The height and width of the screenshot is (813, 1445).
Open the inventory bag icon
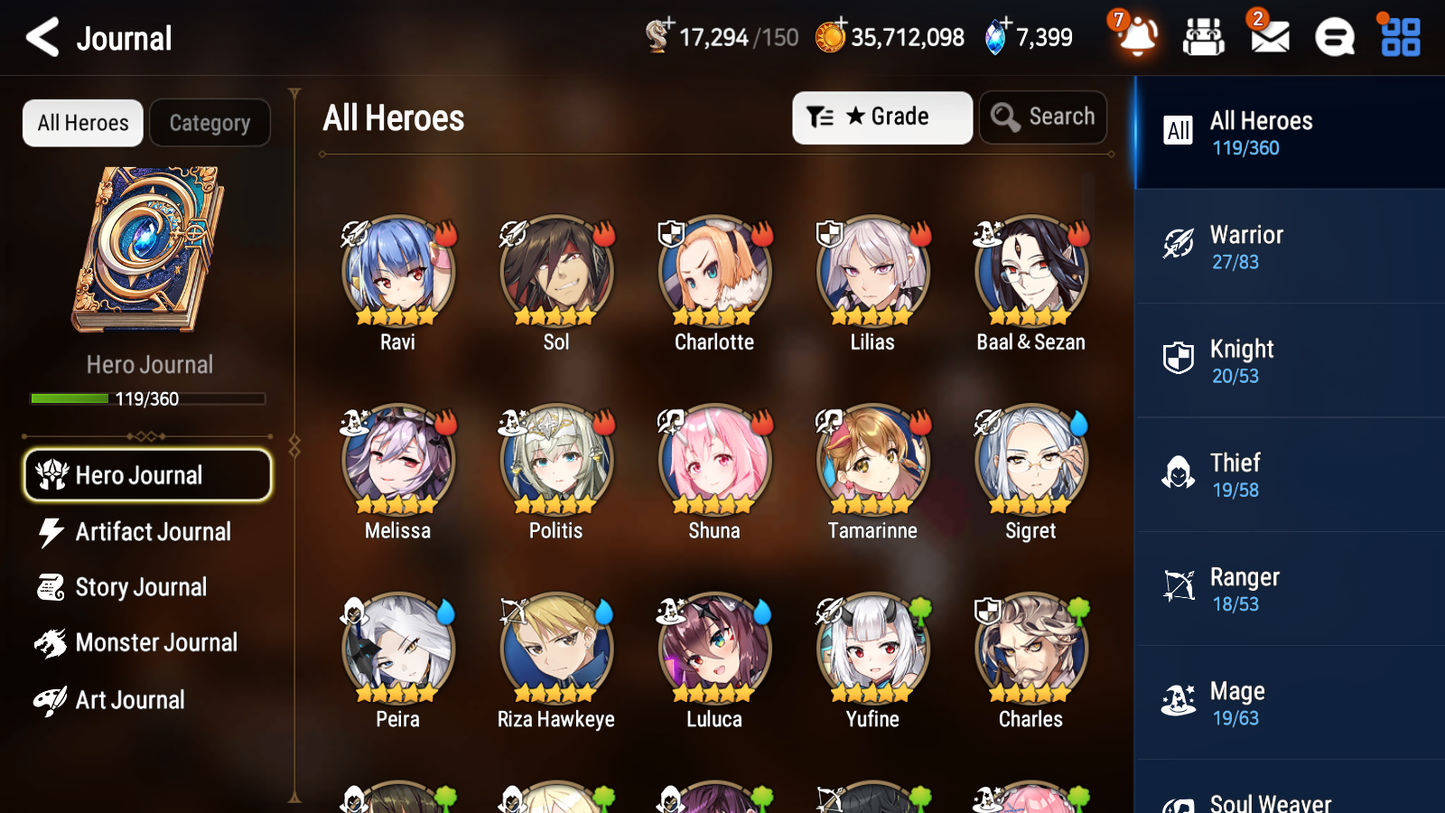[x=1203, y=36]
